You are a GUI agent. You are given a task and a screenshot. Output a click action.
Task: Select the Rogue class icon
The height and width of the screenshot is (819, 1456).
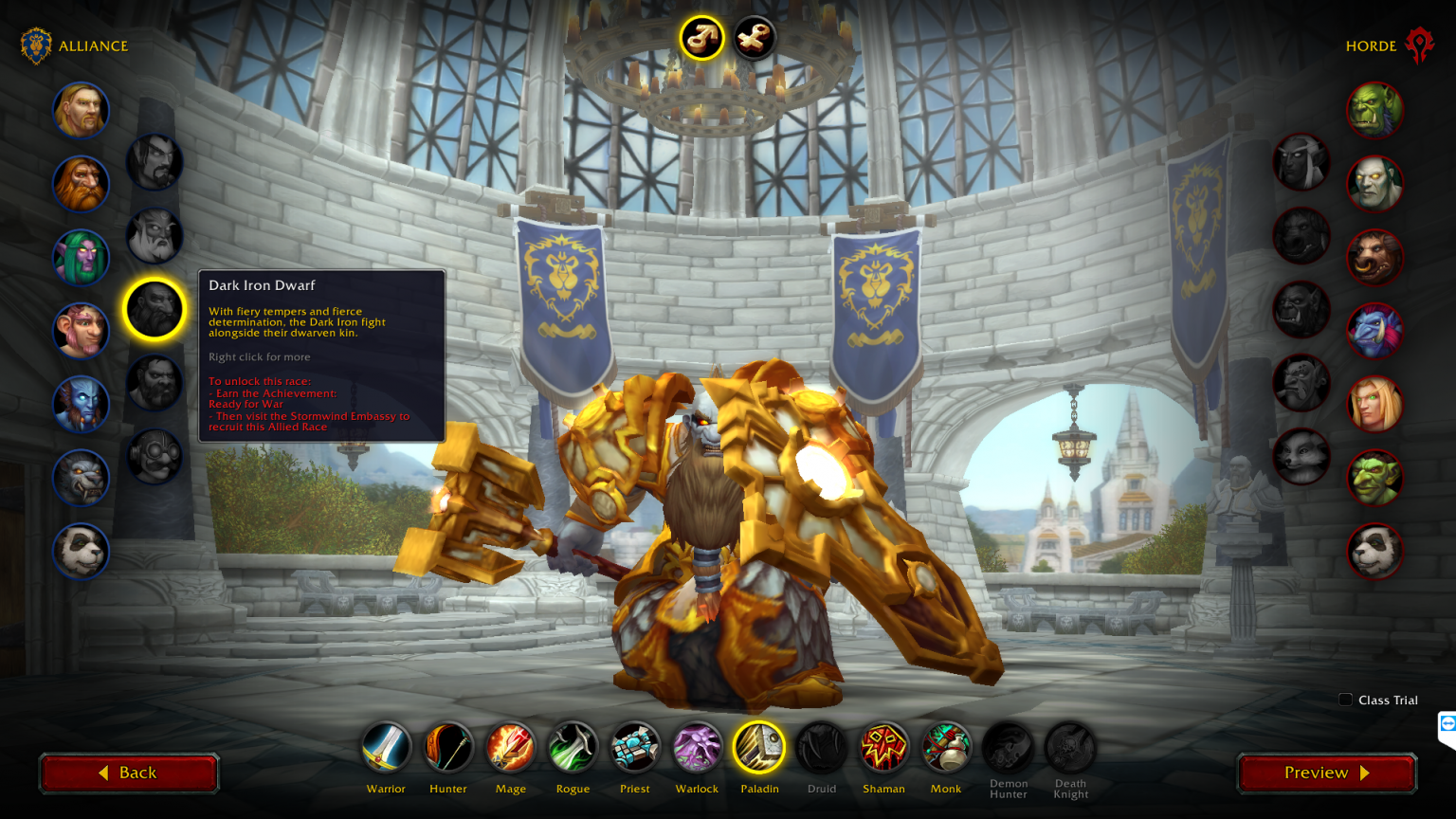tap(573, 747)
